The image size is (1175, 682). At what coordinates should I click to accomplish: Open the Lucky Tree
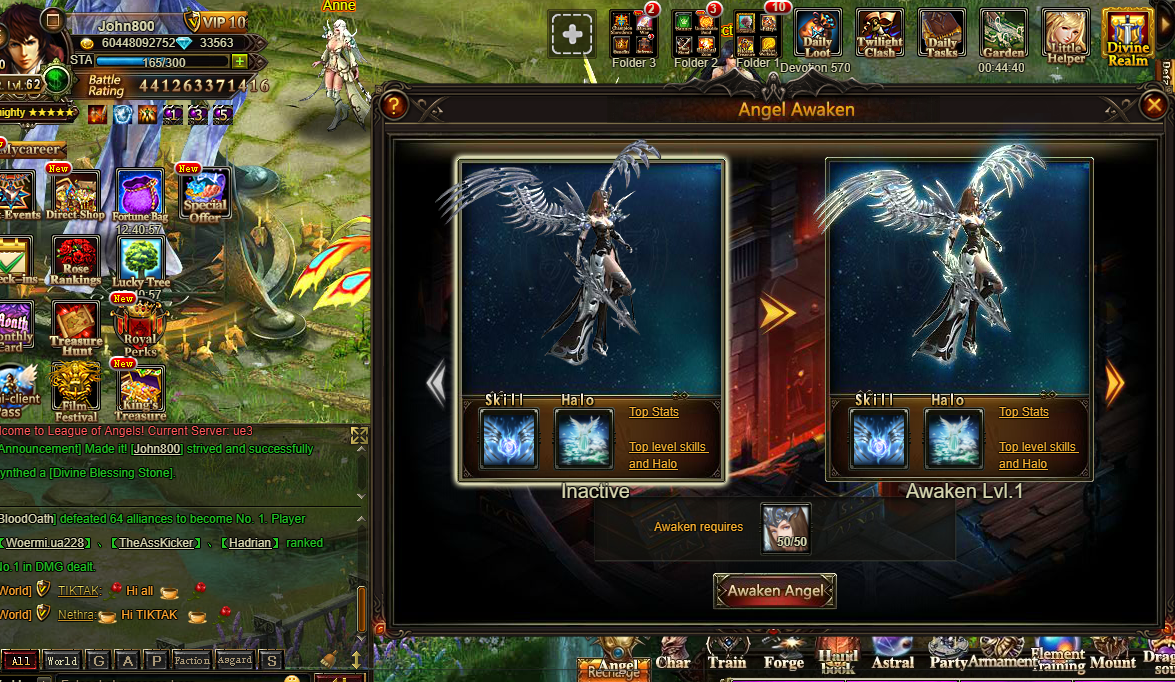(x=141, y=261)
